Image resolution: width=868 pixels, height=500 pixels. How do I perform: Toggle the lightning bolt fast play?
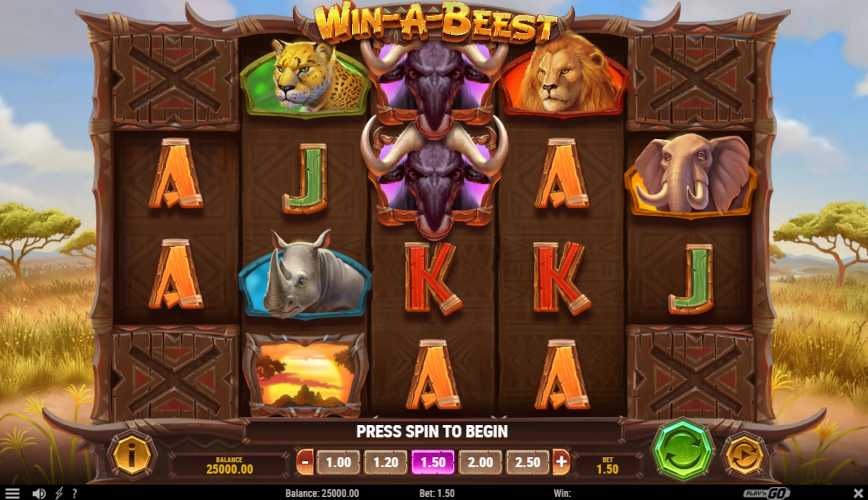pos(58,493)
